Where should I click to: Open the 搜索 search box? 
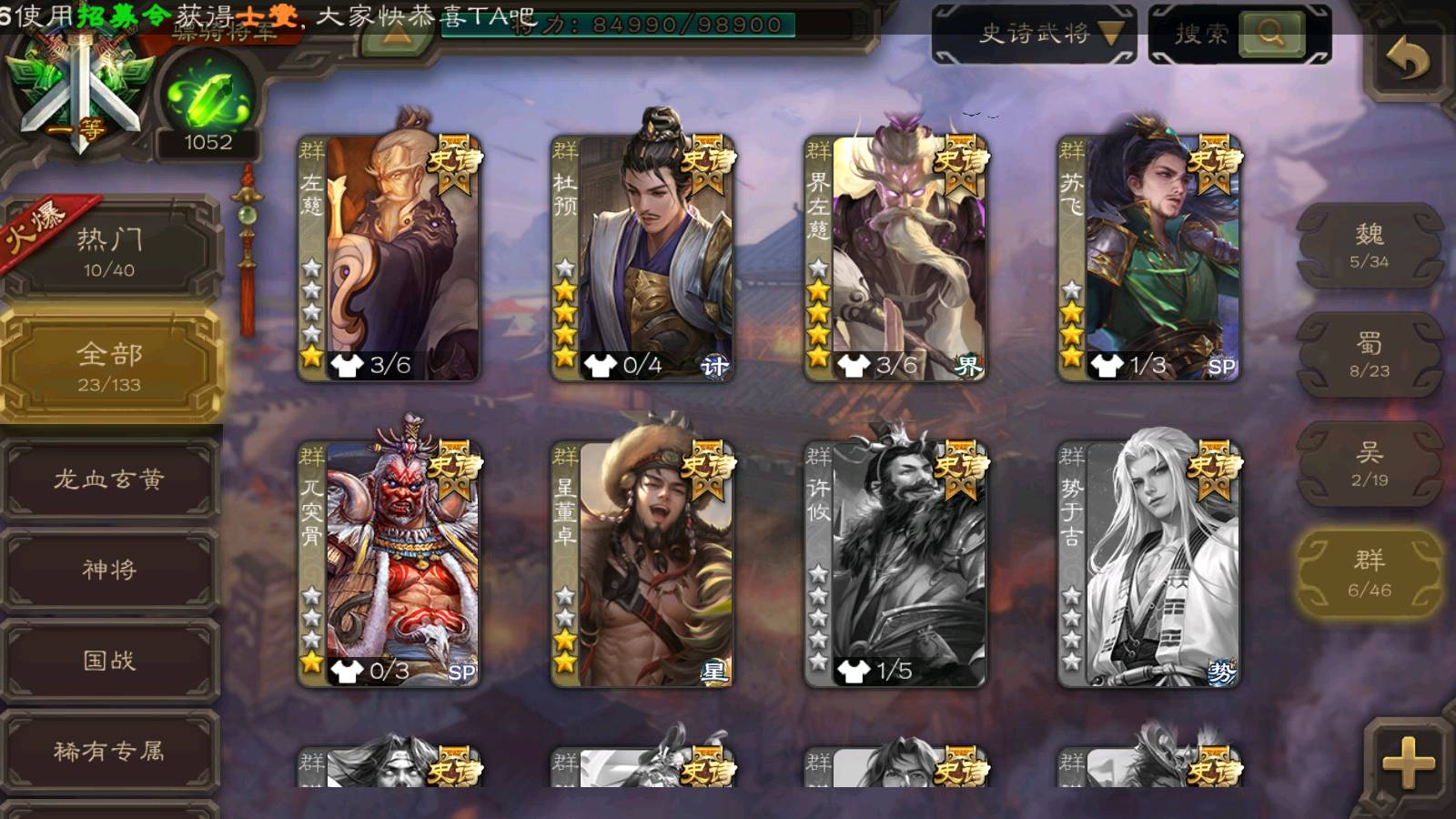click(x=1239, y=35)
